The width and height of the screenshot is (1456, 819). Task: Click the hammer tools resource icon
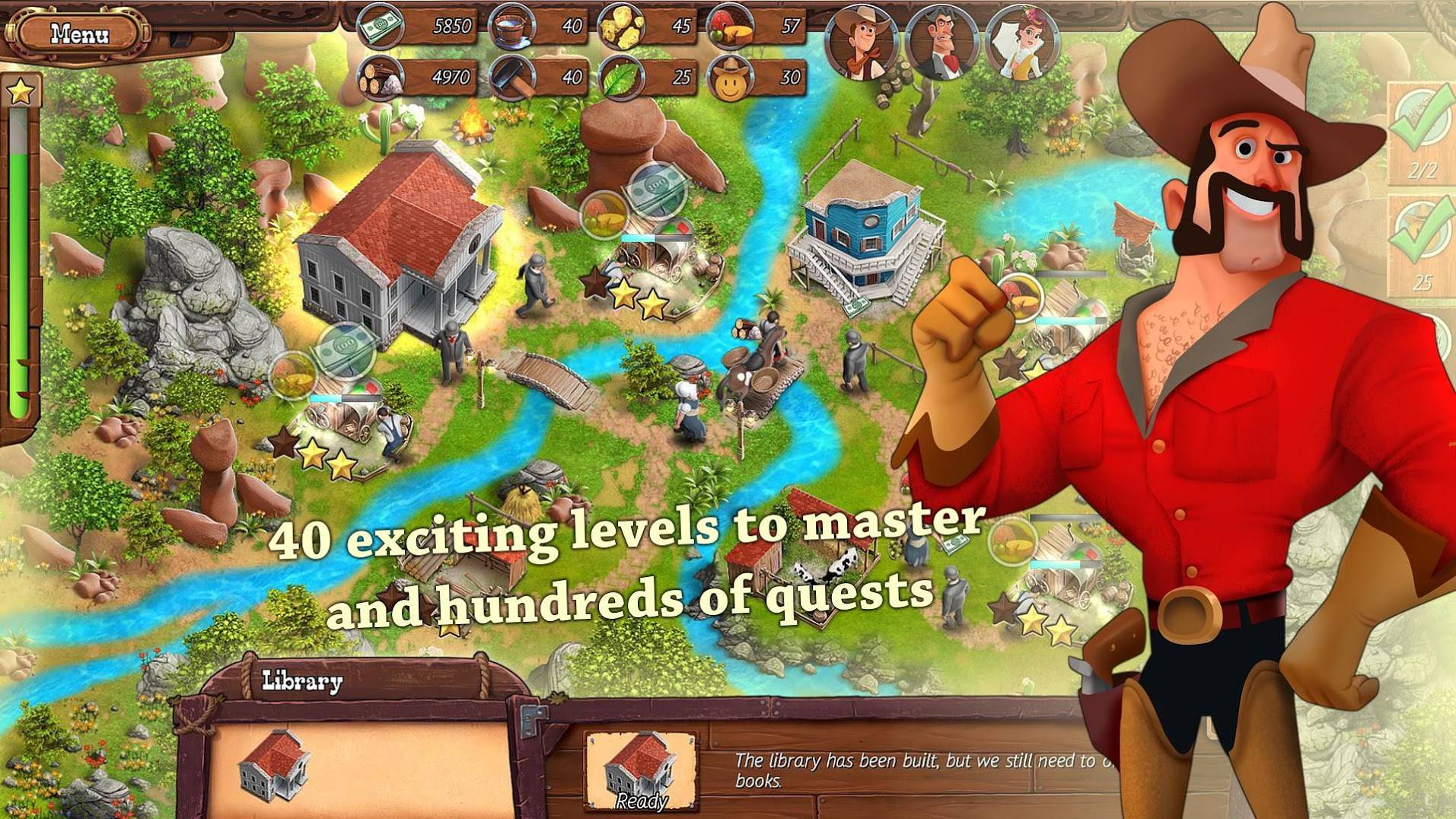point(511,77)
